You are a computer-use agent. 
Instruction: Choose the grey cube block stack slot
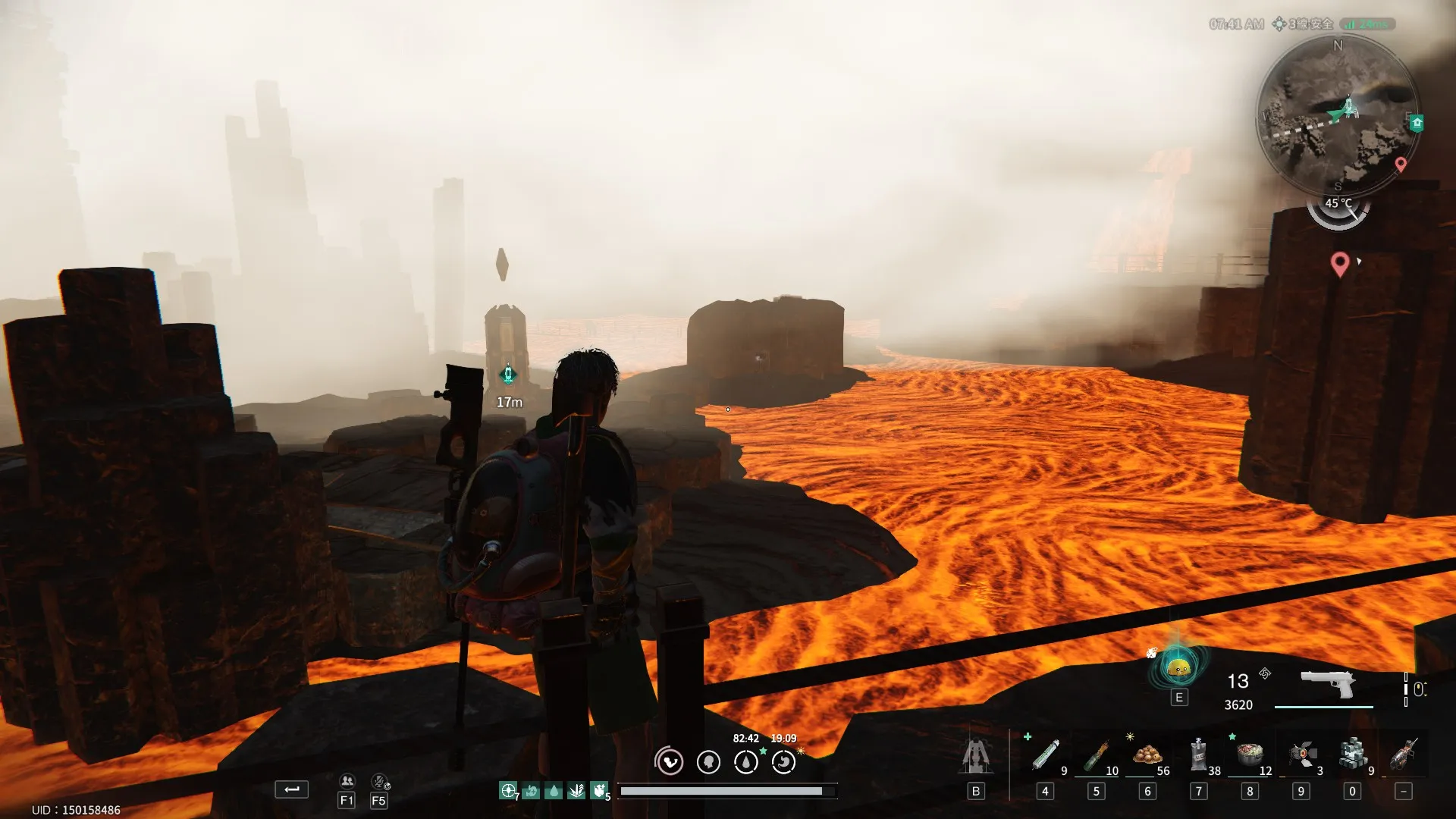[1352, 755]
